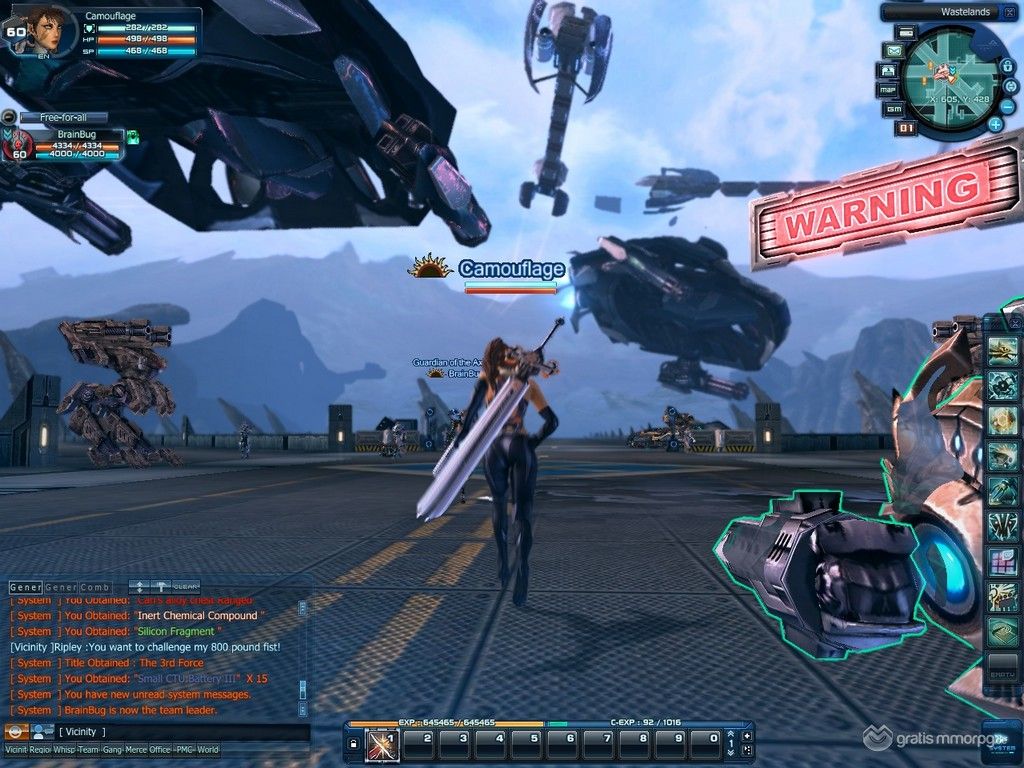Zoom in the minimap with the plus button
1024x768 pixels.
[995, 125]
